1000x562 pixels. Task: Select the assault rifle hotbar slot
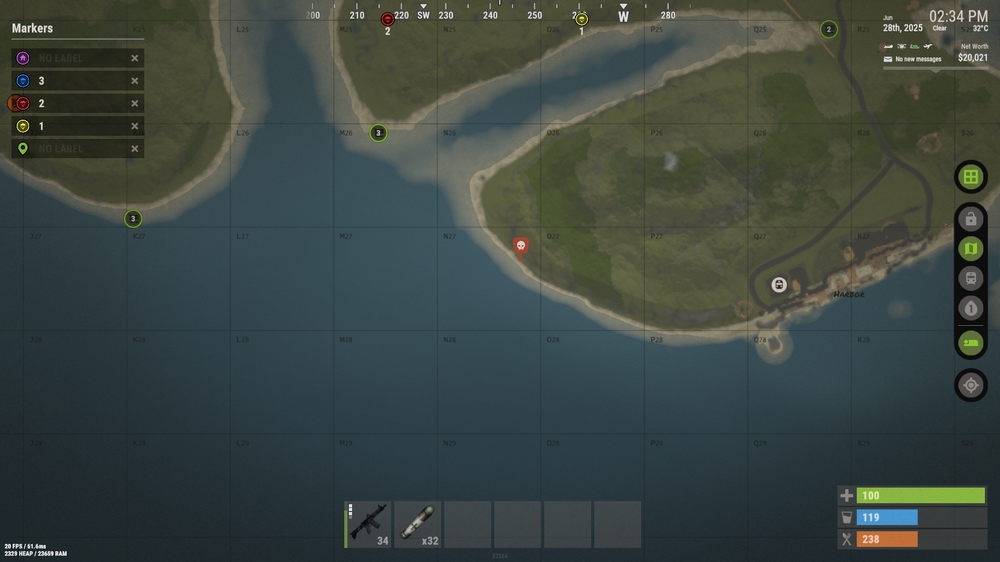tap(368, 525)
